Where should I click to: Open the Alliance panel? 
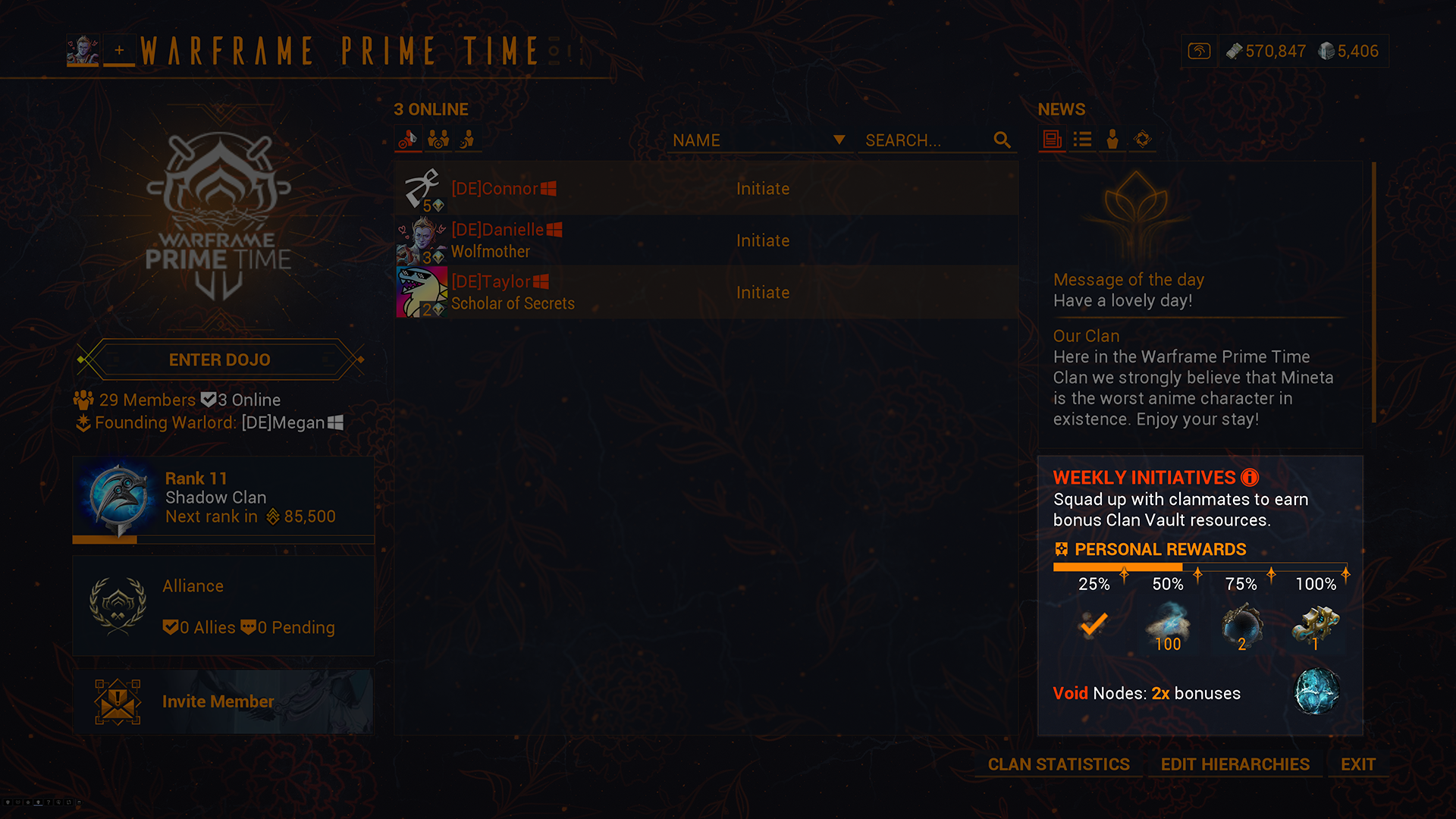tap(223, 606)
